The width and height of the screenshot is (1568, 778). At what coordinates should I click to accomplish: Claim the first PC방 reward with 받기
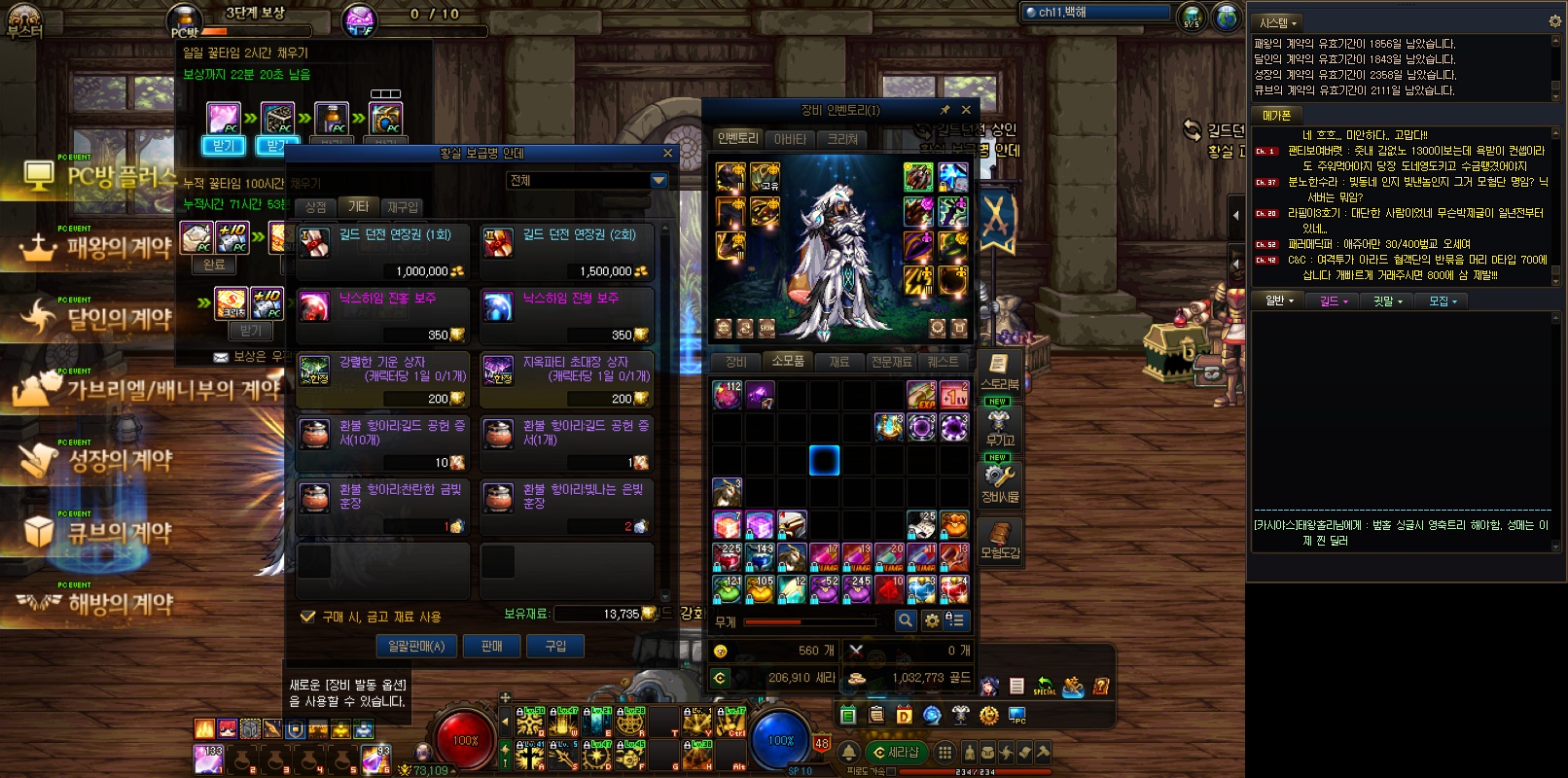pyautogui.click(x=224, y=146)
